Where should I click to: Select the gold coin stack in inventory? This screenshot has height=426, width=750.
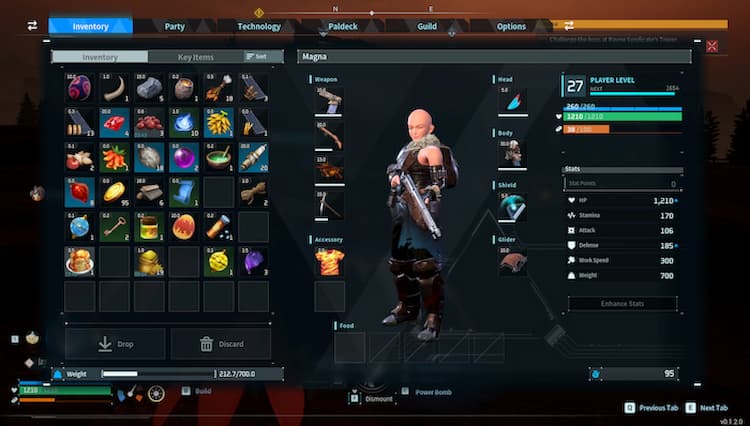coord(114,191)
